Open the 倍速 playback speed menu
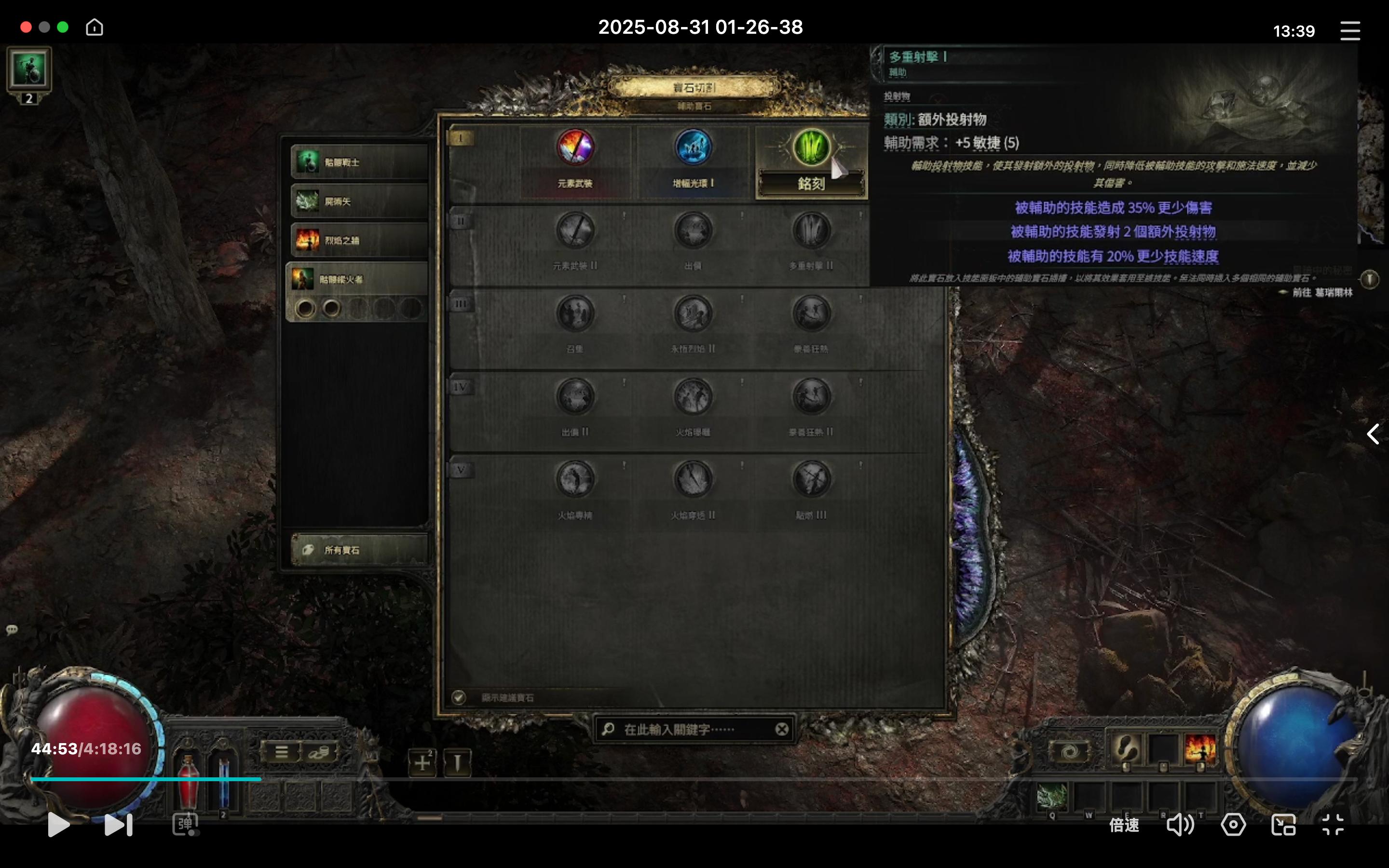Viewport: 1389px width, 868px height. 1123,825
